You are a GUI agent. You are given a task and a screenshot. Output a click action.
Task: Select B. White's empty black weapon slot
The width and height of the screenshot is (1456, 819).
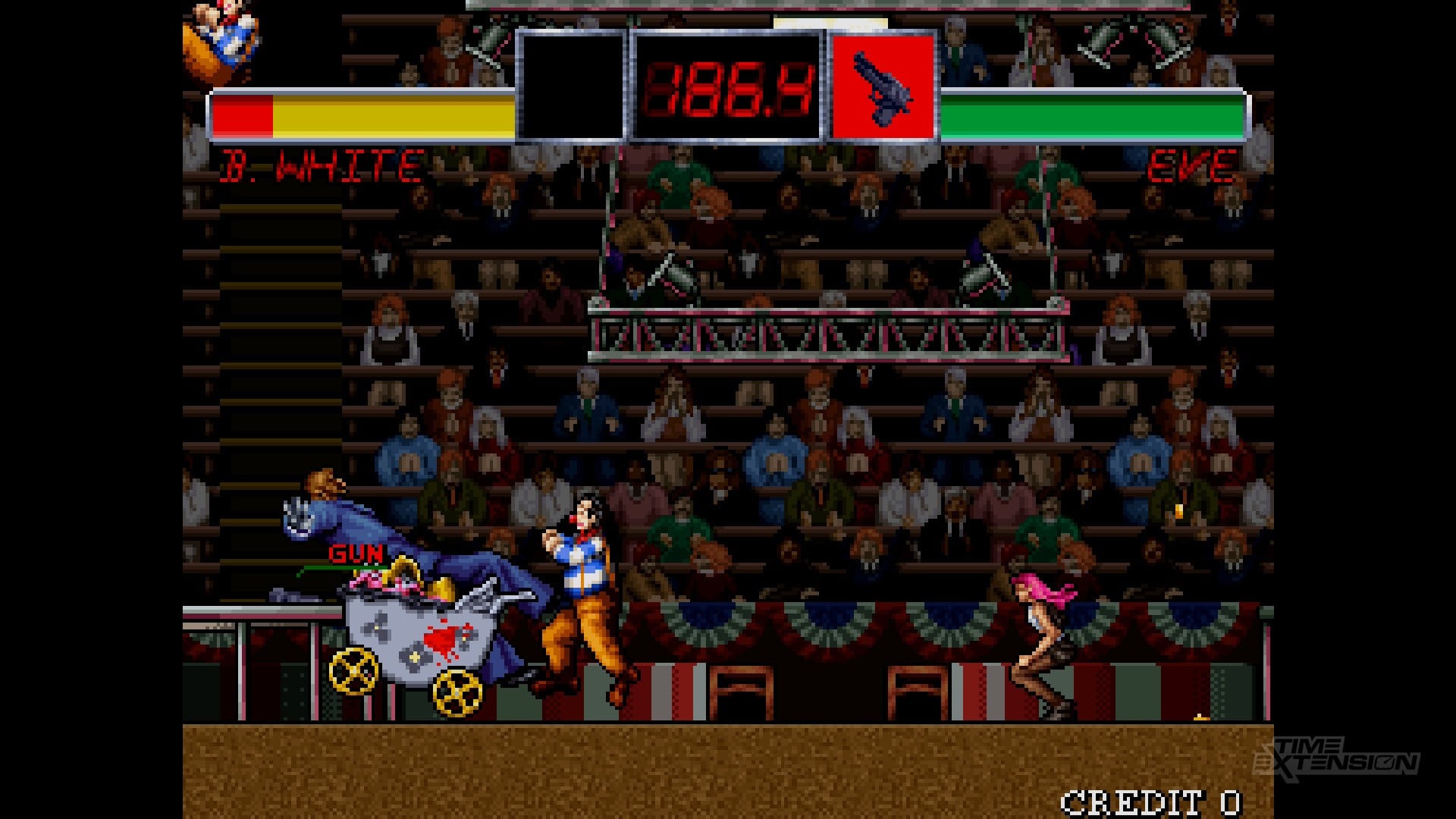[x=571, y=86]
